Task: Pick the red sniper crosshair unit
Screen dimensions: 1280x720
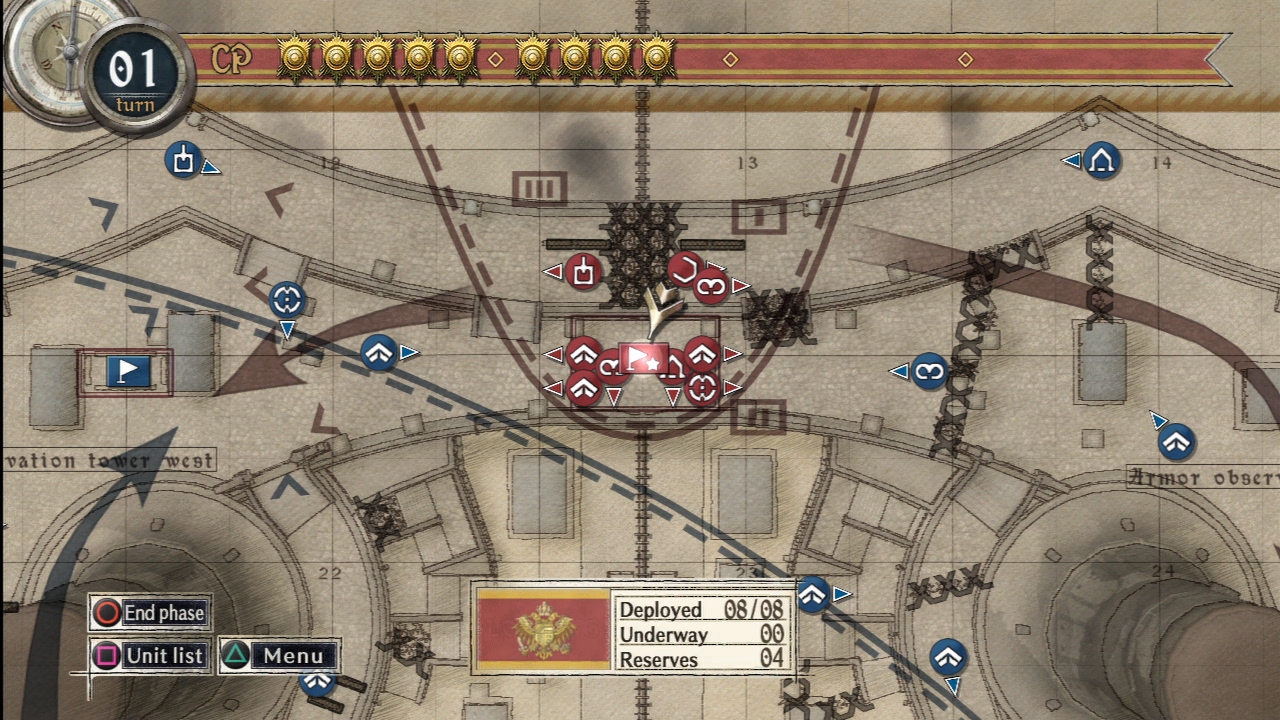Action: coord(702,388)
